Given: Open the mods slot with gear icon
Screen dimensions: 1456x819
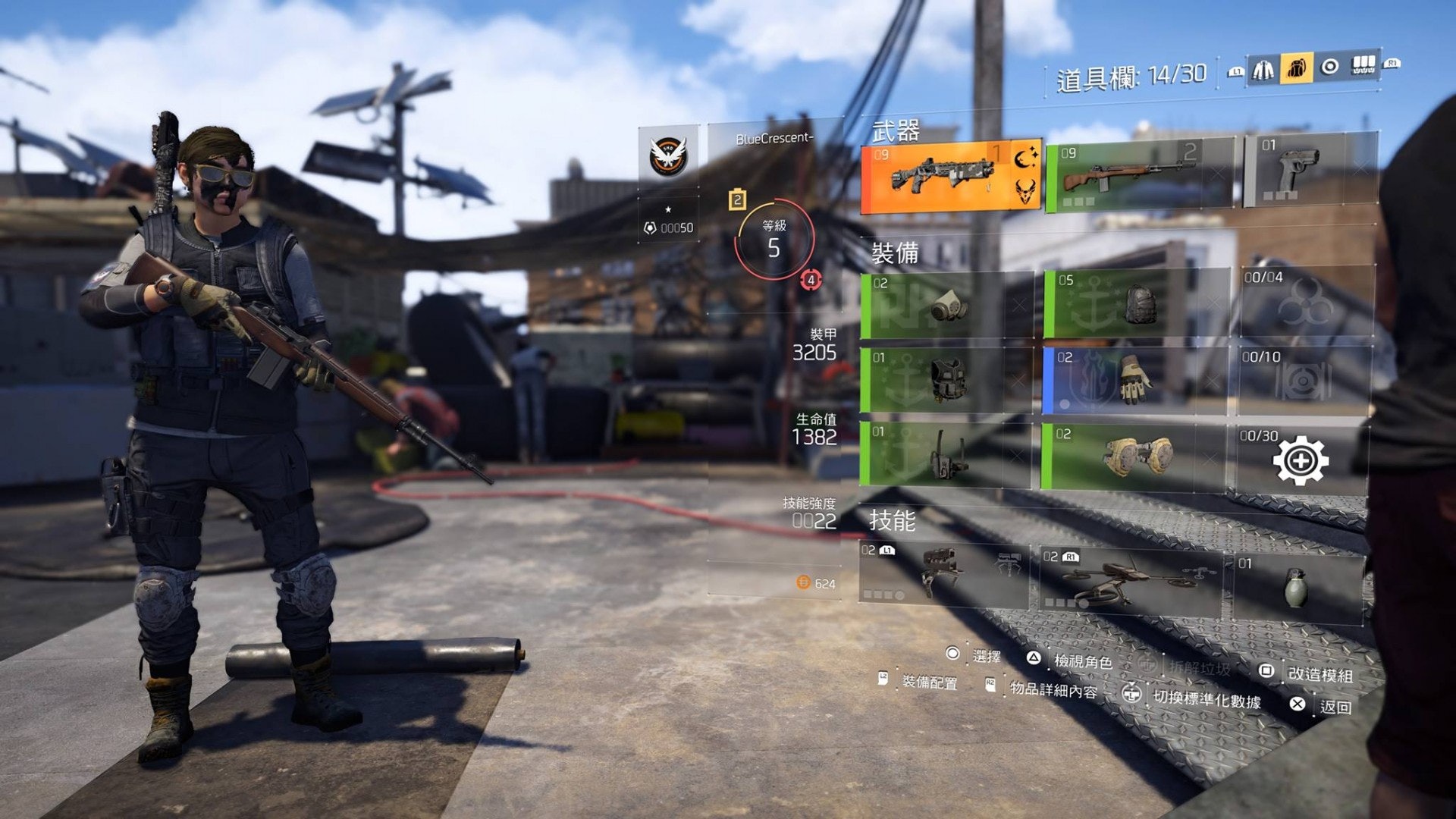Looking at the screenshot, I should (1301, 459).
